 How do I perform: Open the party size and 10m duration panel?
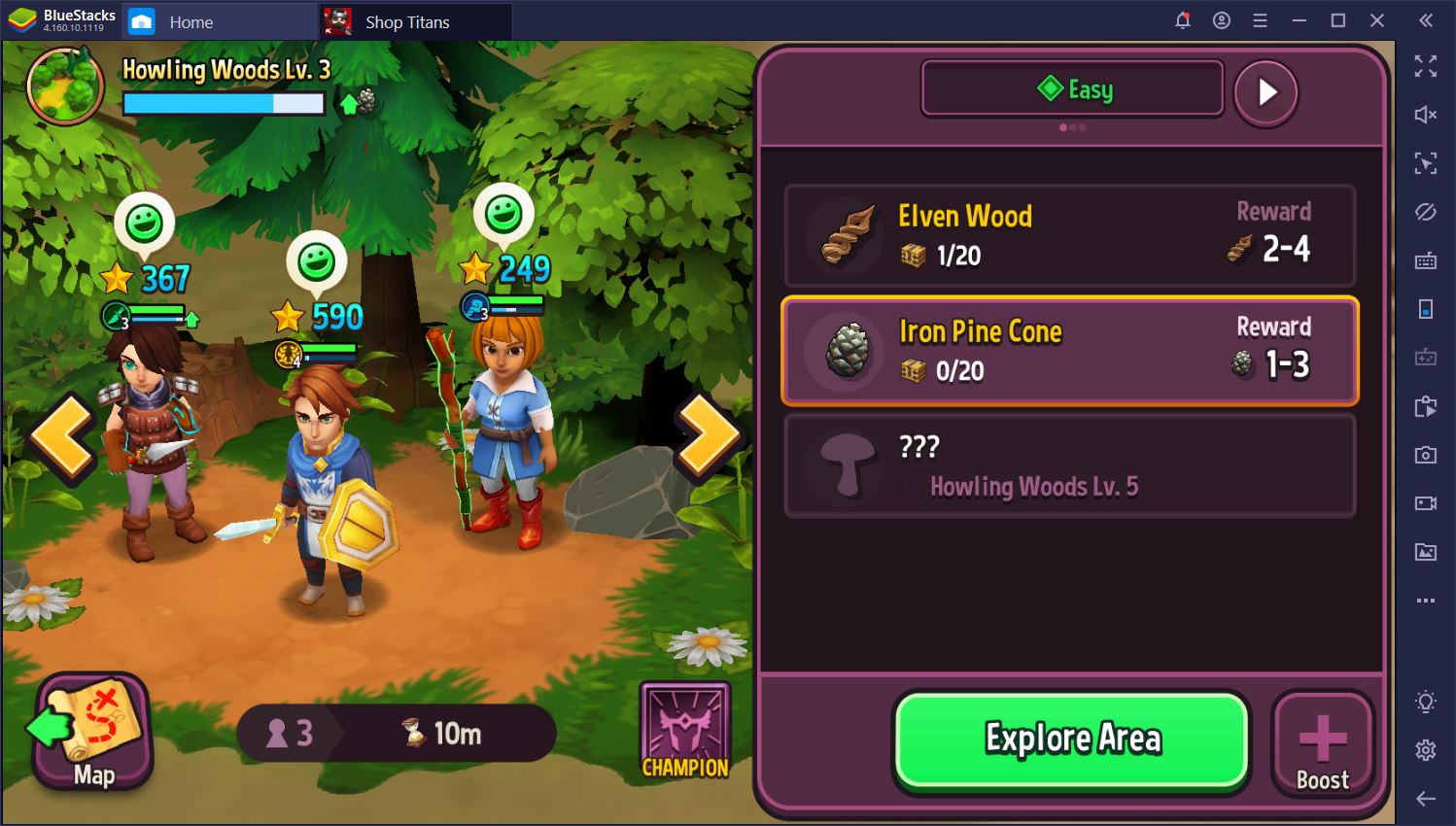(396, 733)
